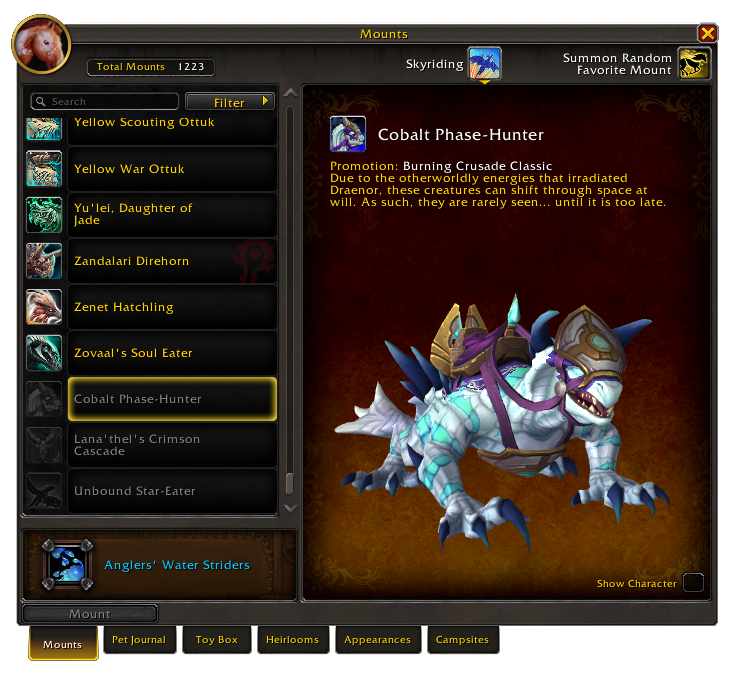Screen dimensions: 735x675
Task: Switch to the Pet Journal tab
Action: (x=138, y=640)
